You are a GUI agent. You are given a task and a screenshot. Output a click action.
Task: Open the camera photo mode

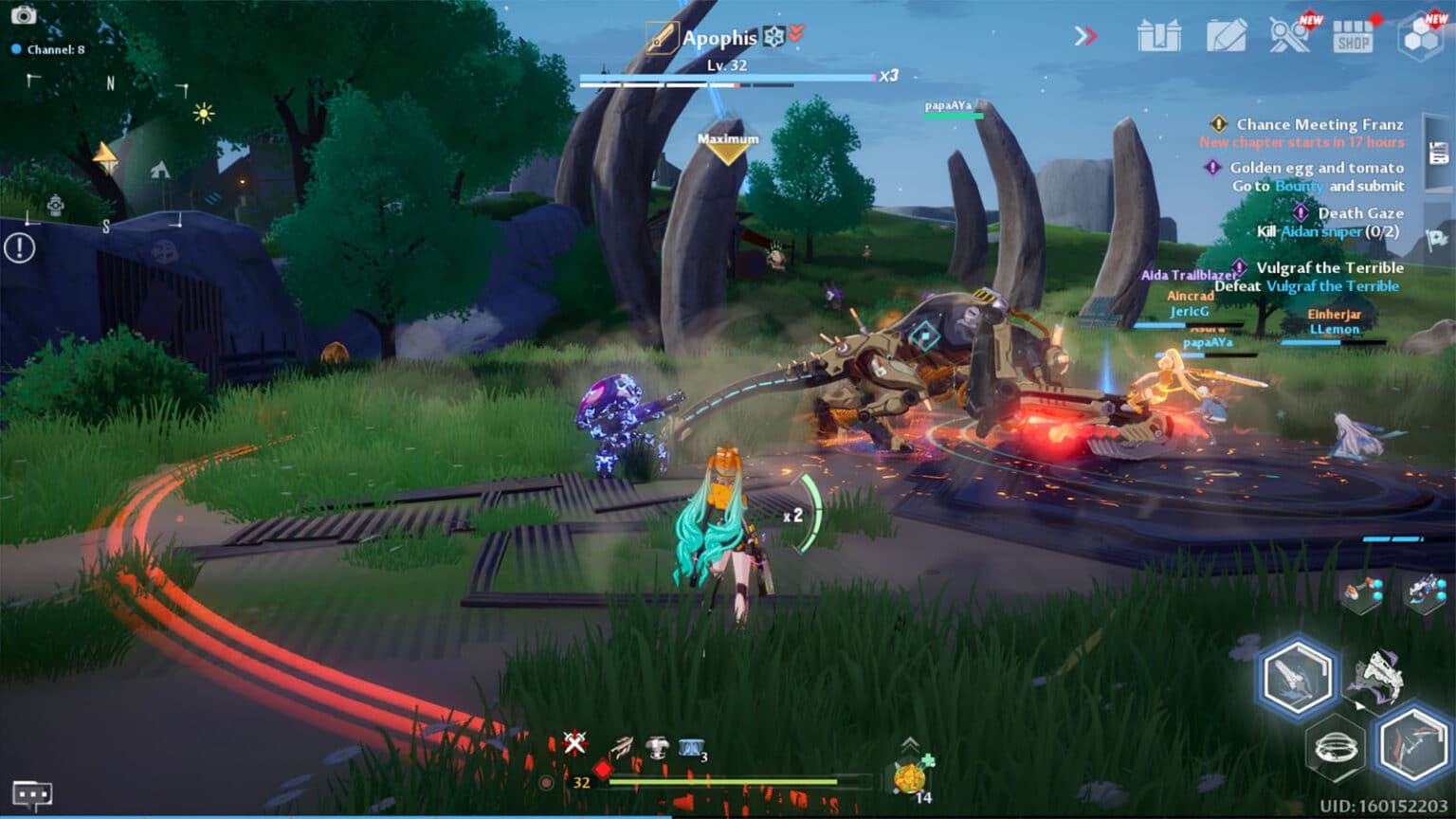coord(23,15)
